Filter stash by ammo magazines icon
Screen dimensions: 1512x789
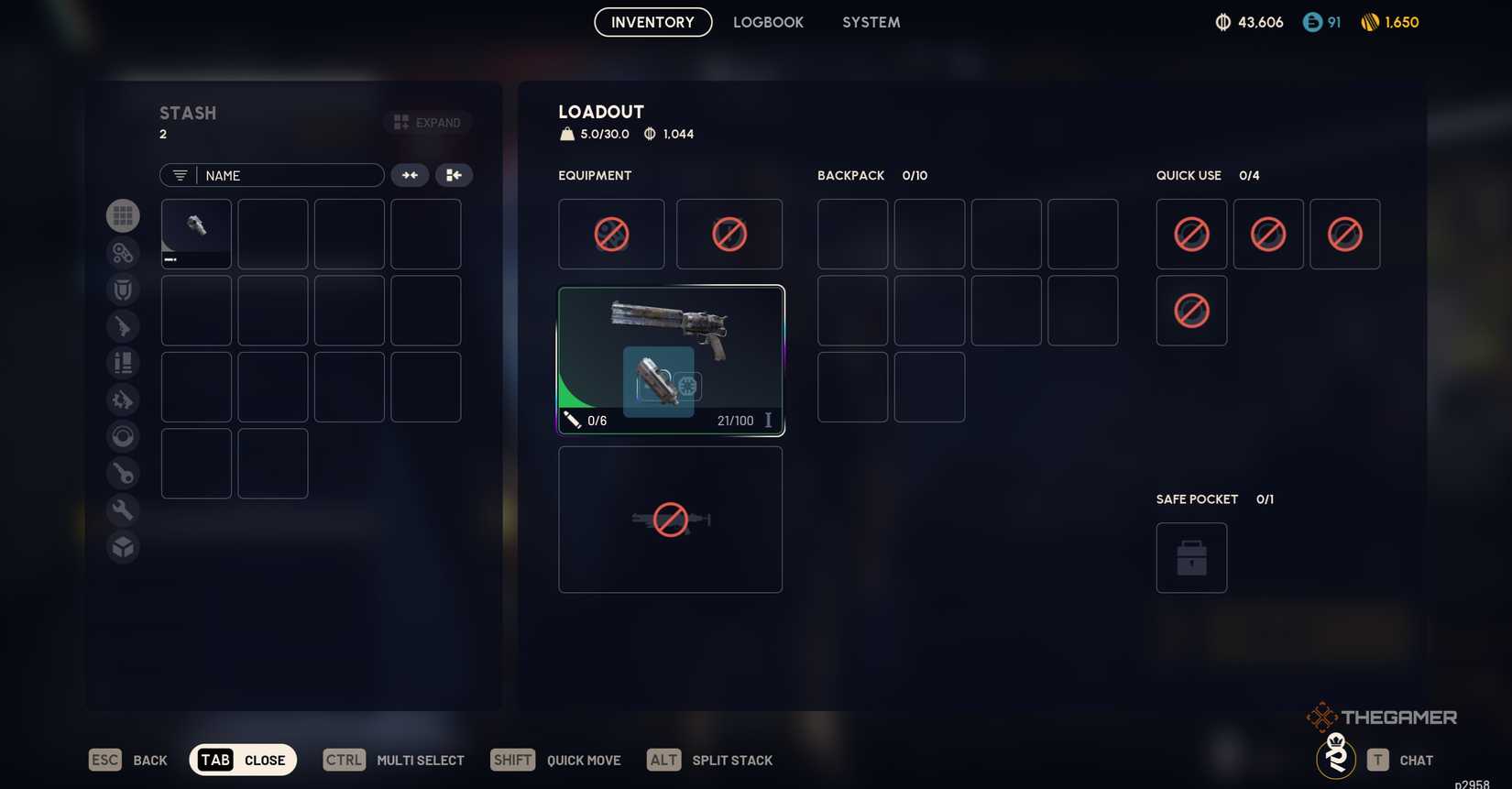coord(123,362)
